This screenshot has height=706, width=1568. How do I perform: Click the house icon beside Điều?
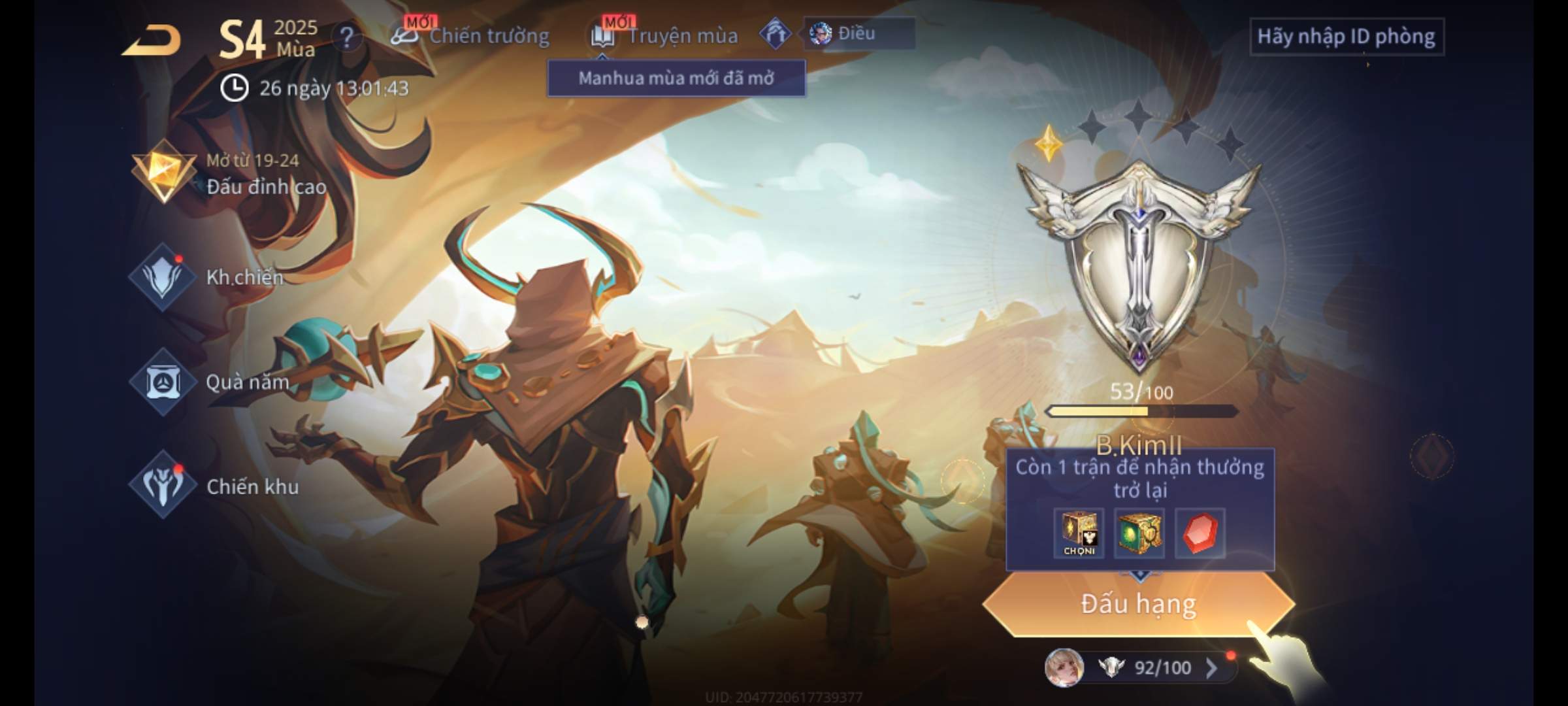(x=776, y=34)
